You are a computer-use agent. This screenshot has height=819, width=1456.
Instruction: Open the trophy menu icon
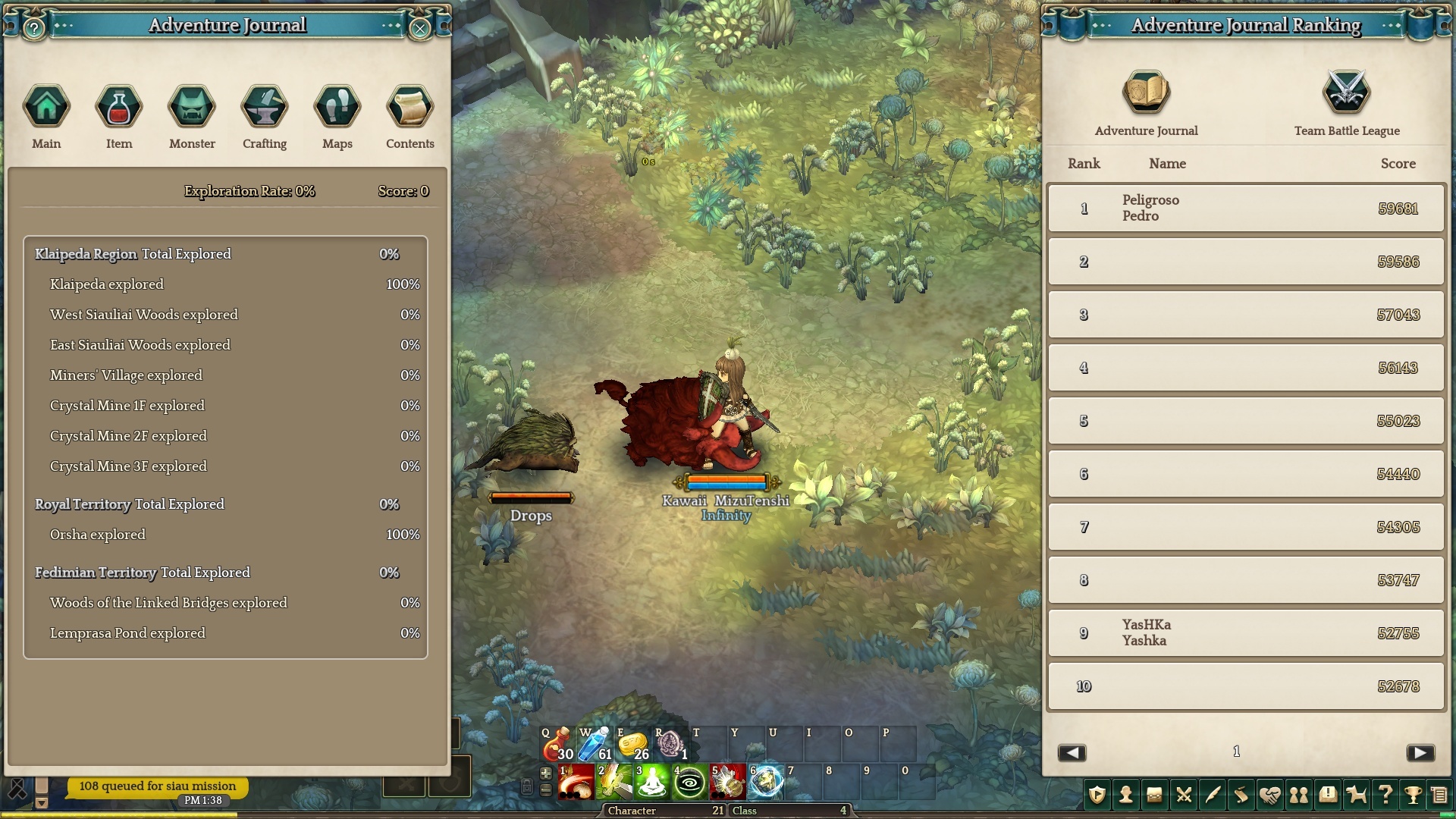click(x=1413, y=795)
